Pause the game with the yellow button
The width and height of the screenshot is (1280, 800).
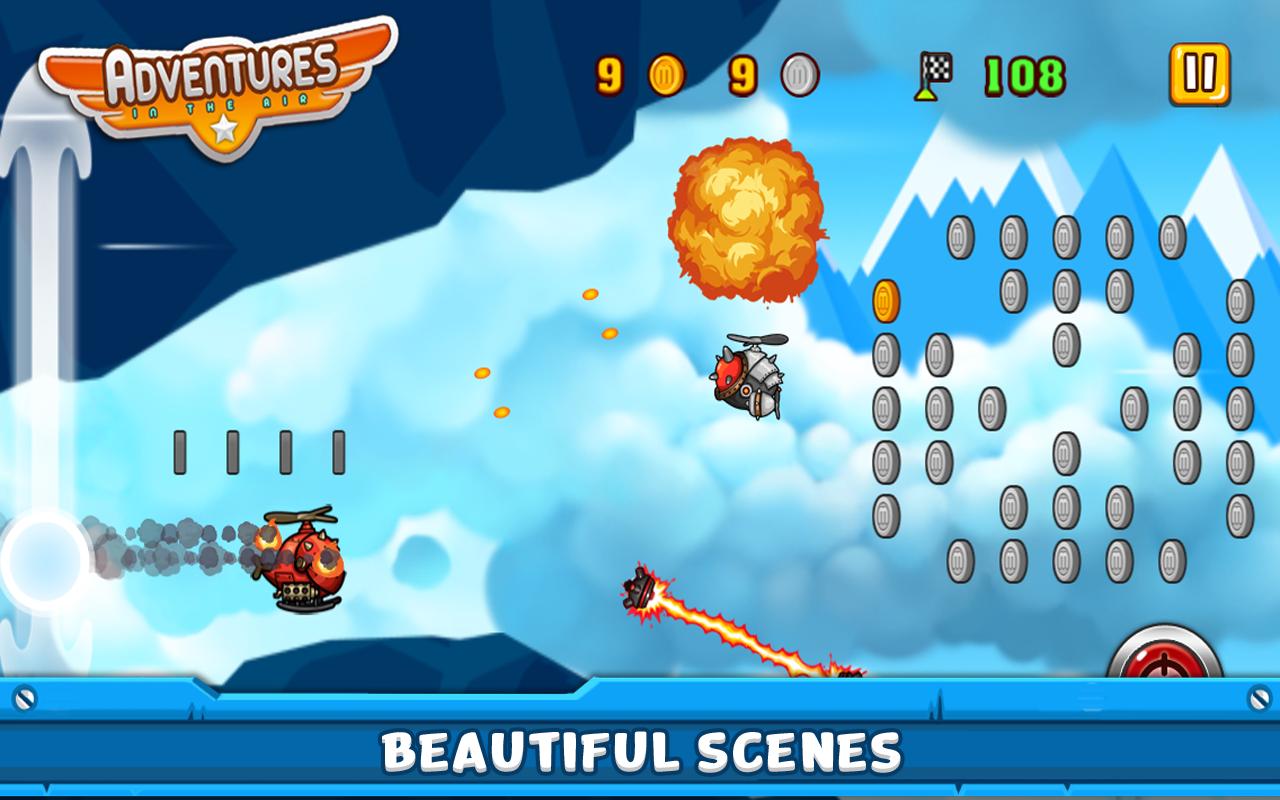click(x=1199, y=75)
